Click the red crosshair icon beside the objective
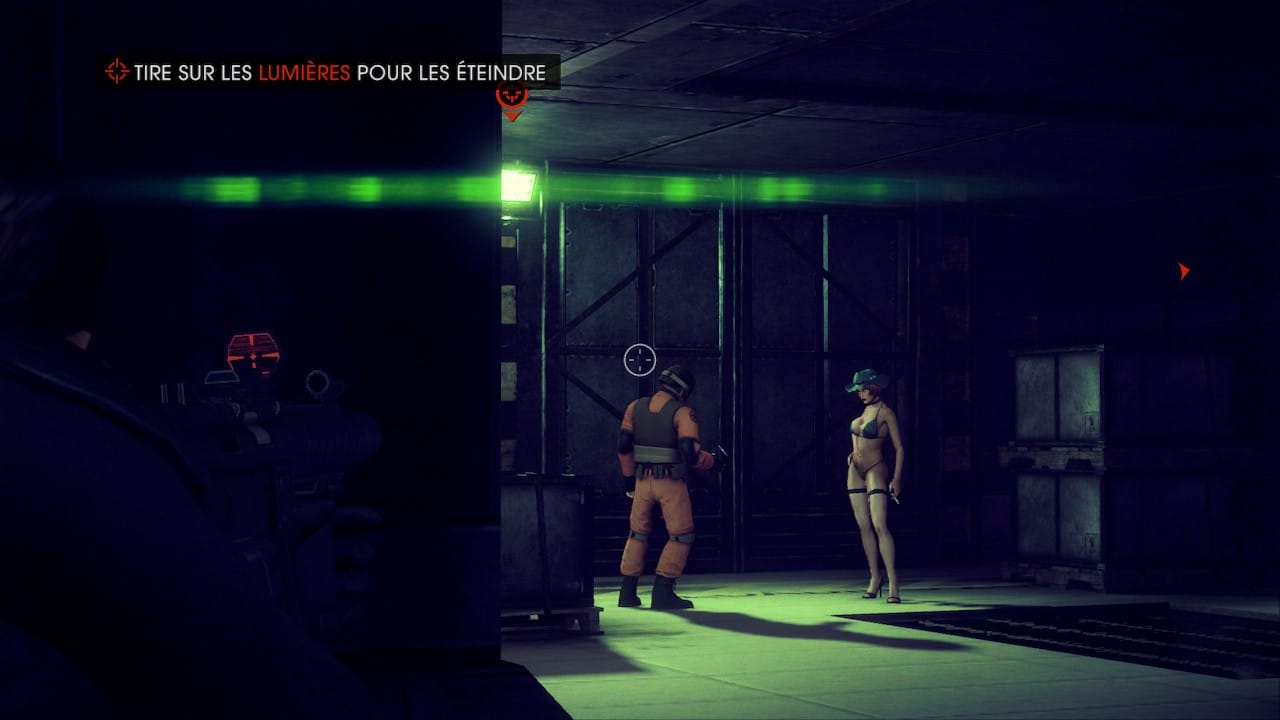Image resolution: width=1280 pixels, height=720 pixels. click(117, 72)
